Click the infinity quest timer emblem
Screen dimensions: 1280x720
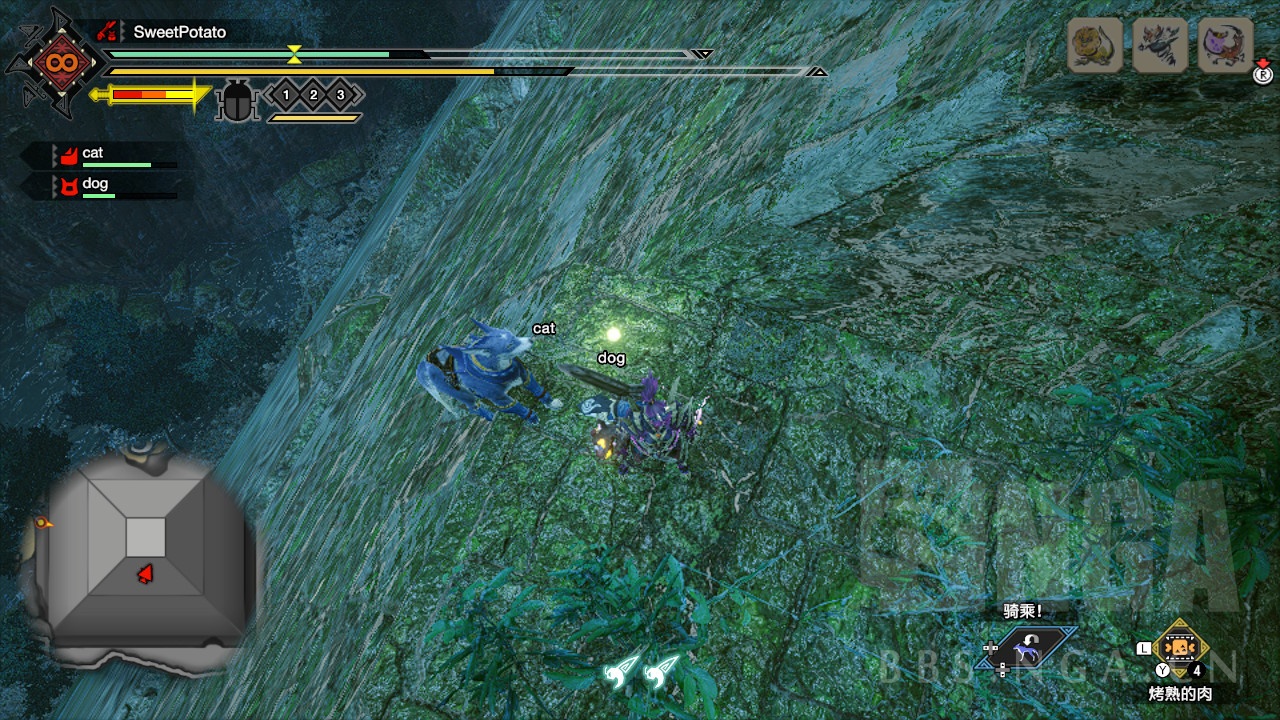pos(54,64)
